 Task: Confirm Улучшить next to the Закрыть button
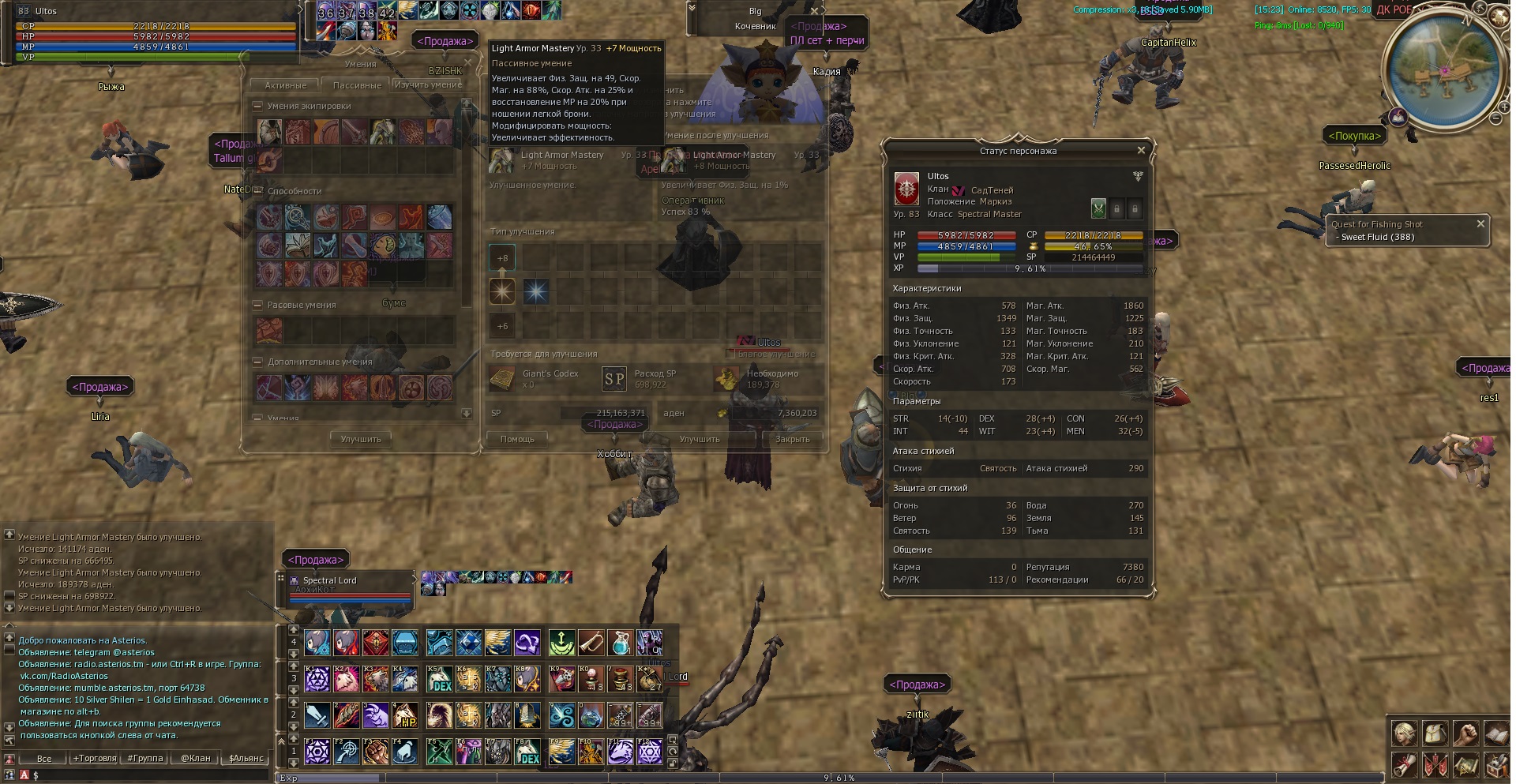tap(700, 439)
